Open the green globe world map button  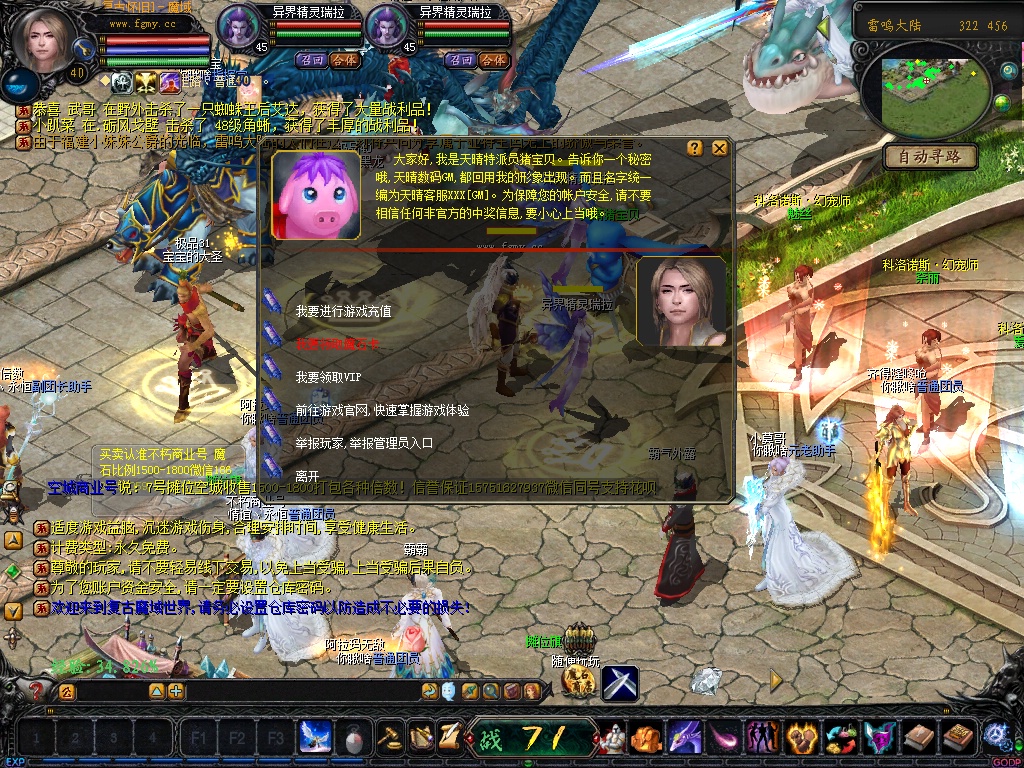[x=1003, y=103]
